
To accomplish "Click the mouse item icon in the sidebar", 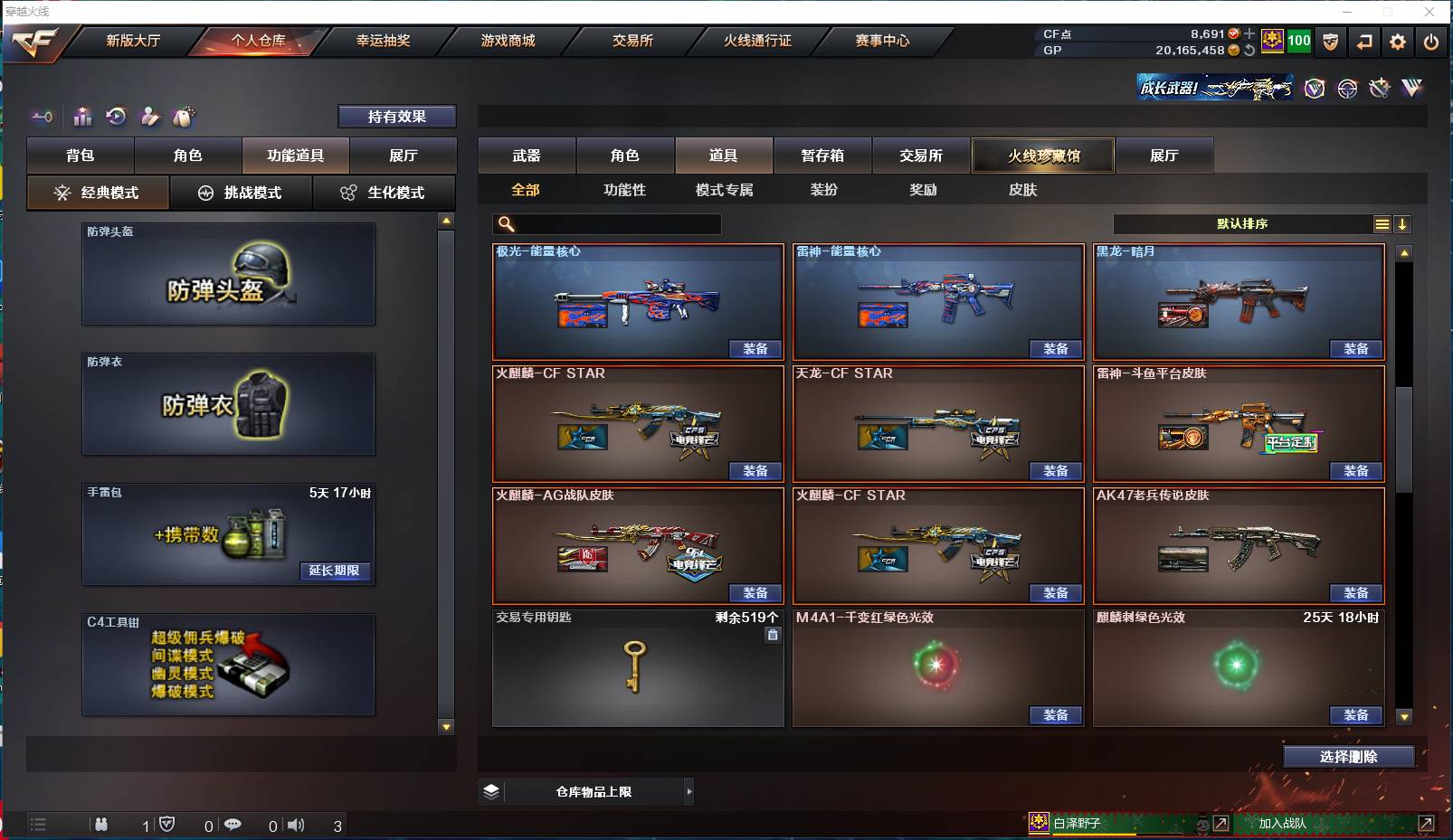I will point(184,117).
